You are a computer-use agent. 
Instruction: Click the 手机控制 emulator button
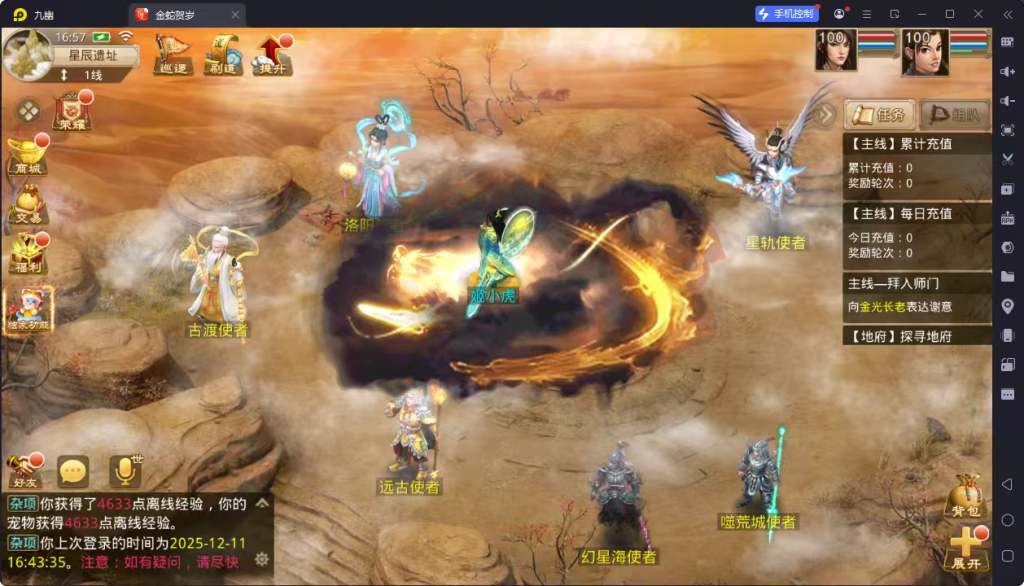(x=787, y=14)
